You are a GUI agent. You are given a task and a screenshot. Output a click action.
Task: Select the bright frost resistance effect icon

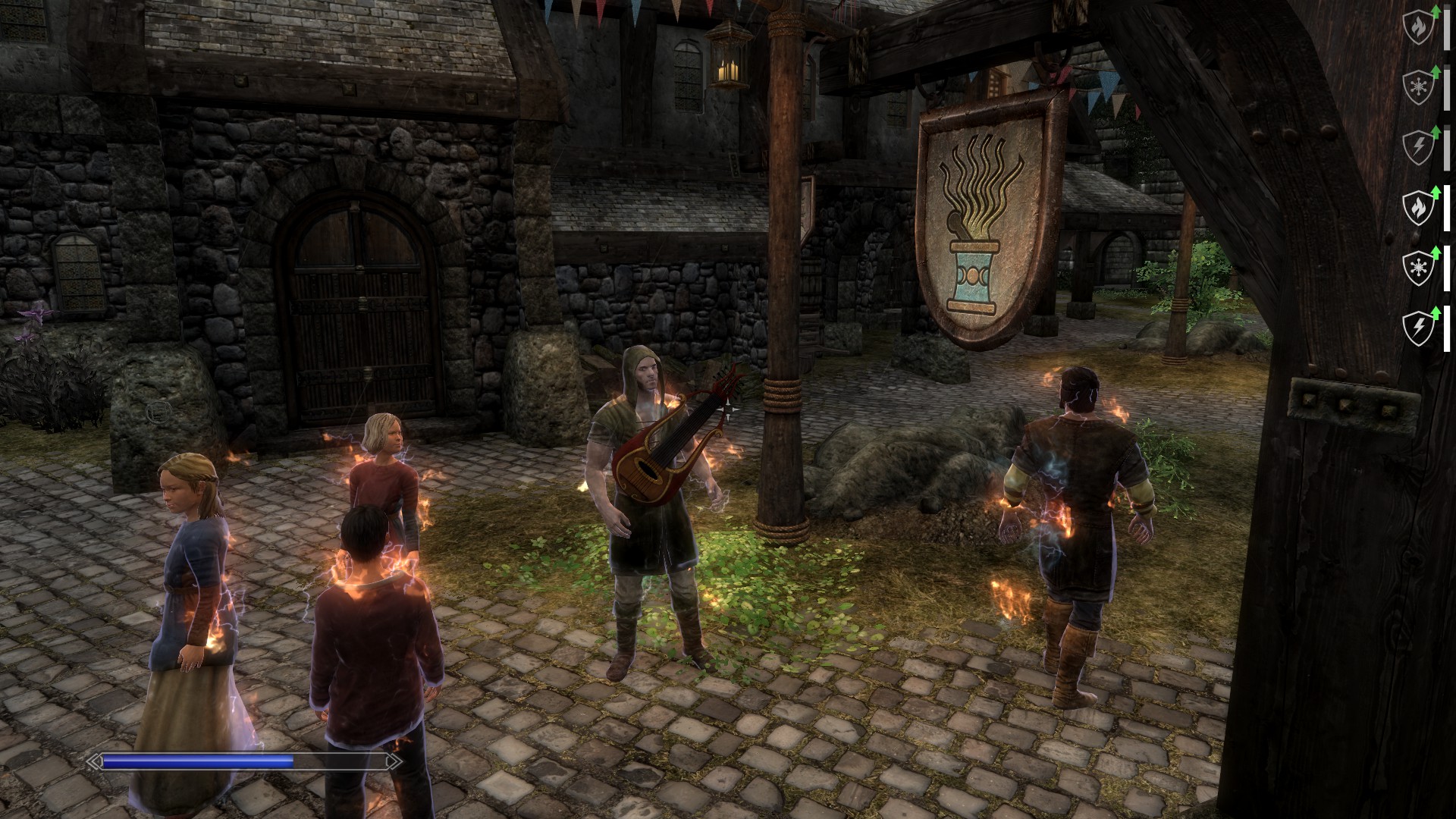click(x=1418, y=268)
